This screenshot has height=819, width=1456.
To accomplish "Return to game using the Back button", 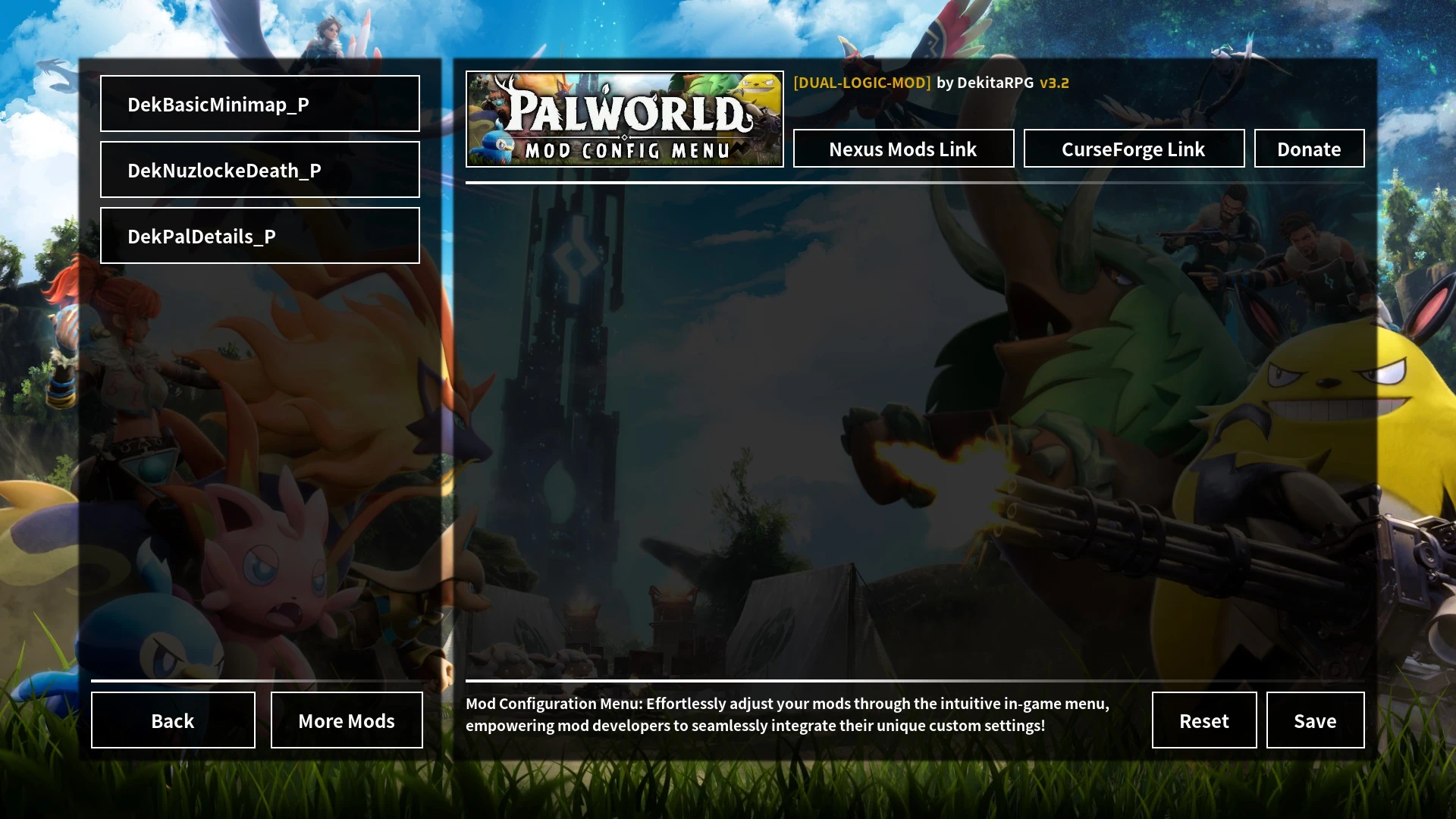I will tap(172, 720).
